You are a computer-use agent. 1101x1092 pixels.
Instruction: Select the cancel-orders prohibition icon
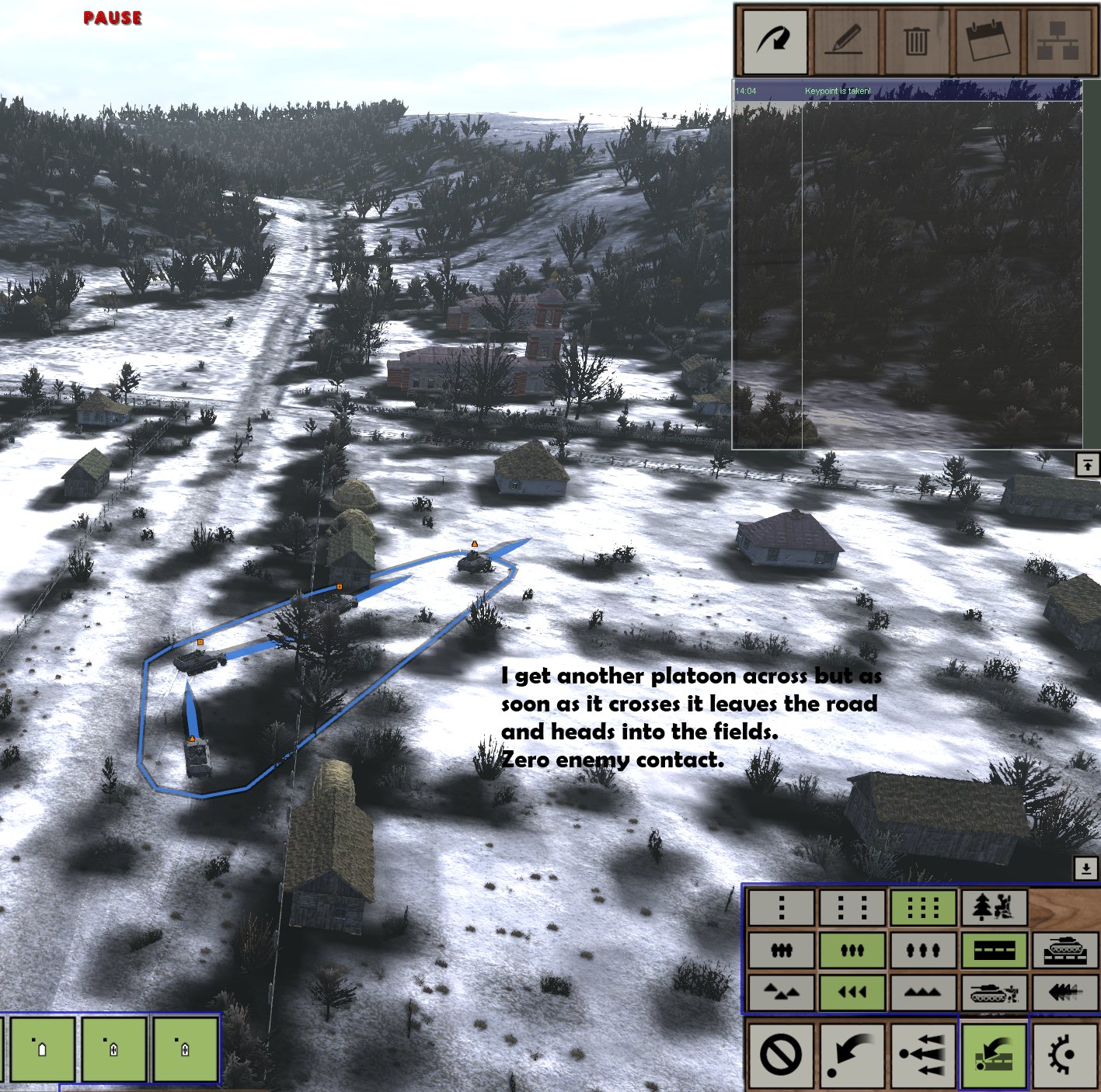coord(782,1056)
